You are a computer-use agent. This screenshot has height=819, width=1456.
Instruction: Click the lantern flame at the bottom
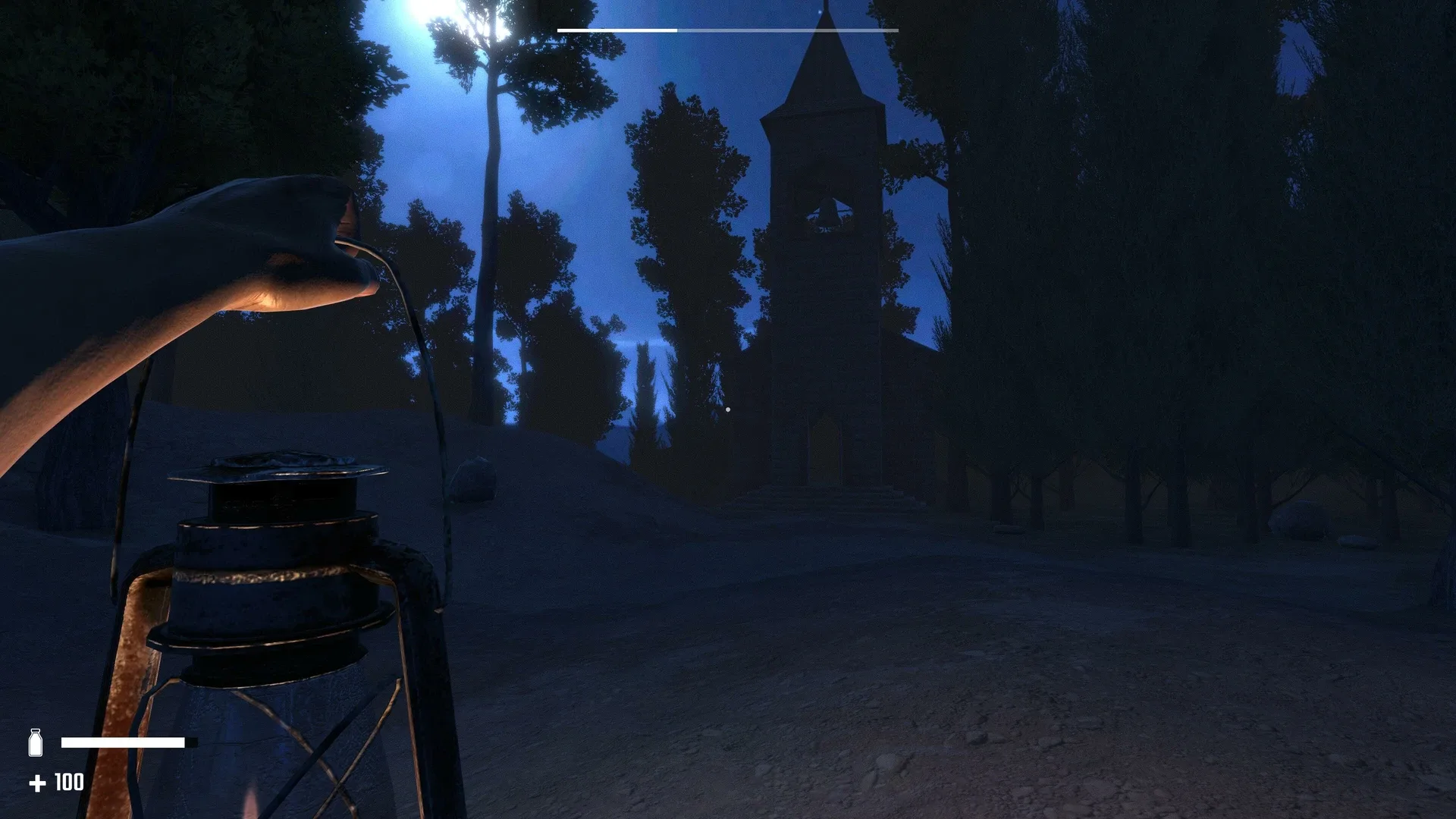tap(250, 804)
